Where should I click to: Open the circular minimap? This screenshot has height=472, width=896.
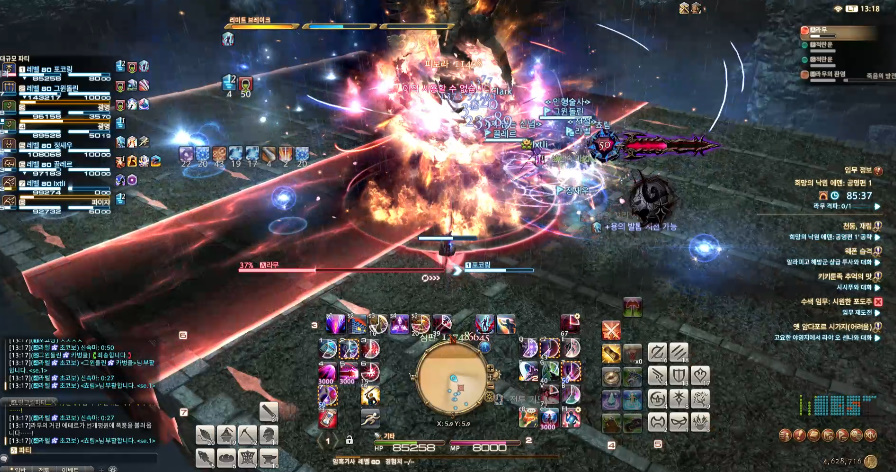[x=450, y=380]
